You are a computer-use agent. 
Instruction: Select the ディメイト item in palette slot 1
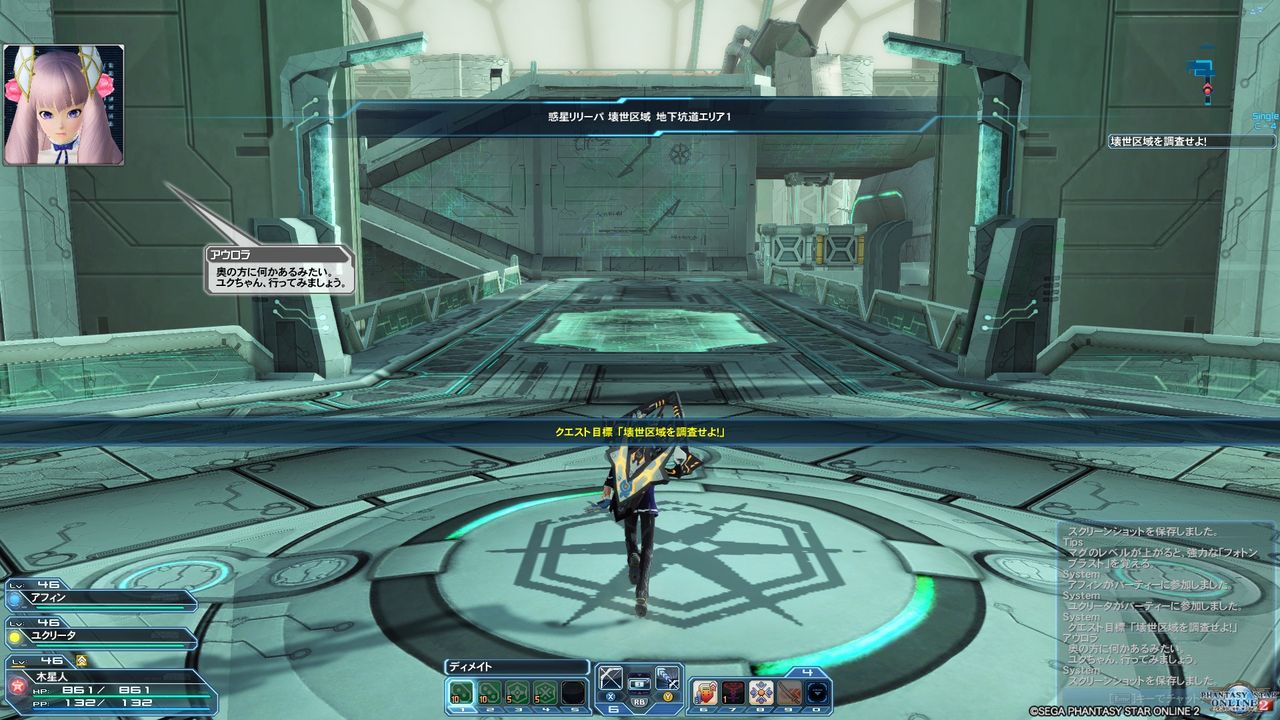click(459, 692)
